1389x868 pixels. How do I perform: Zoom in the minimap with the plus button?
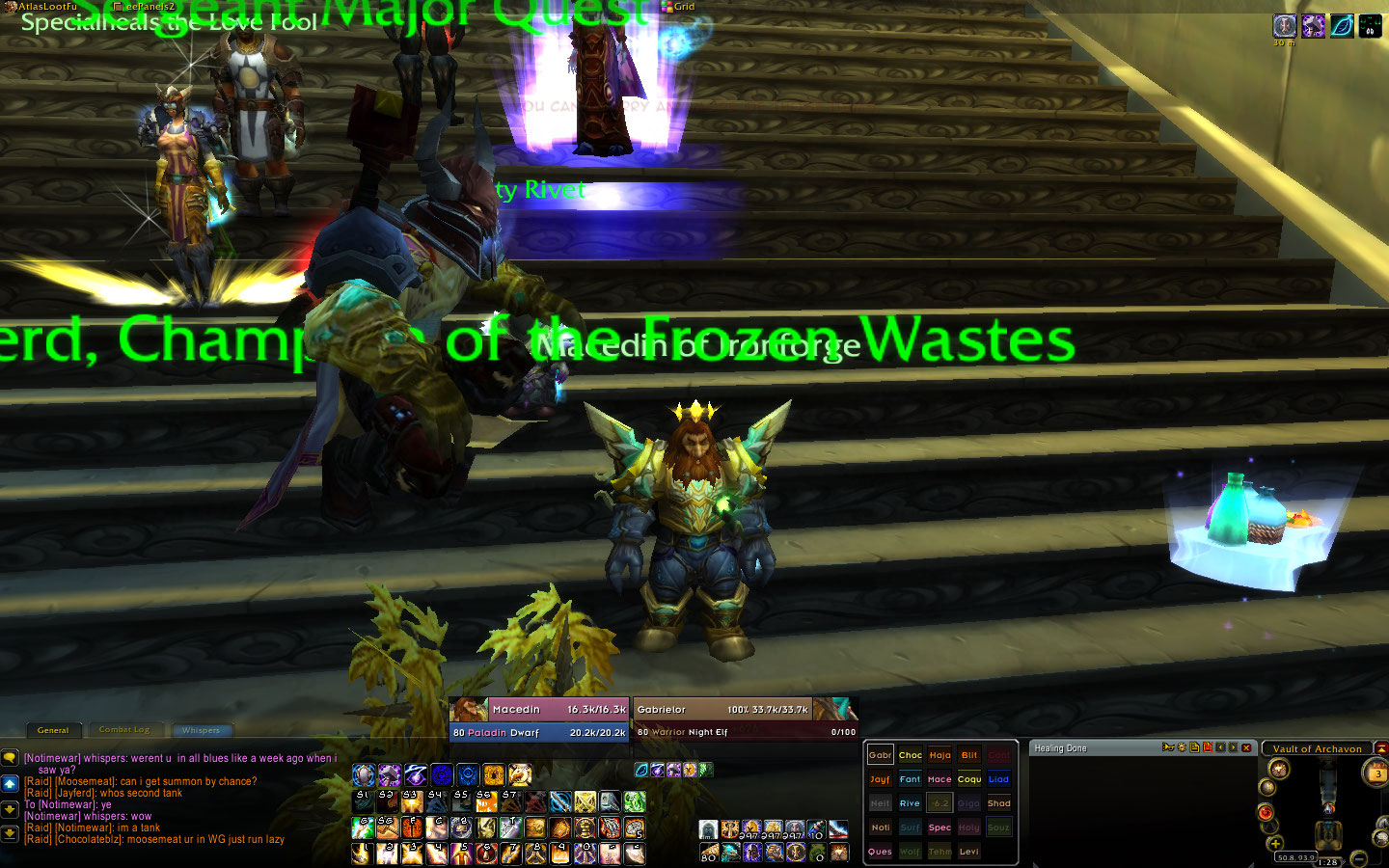(1275, 844)
